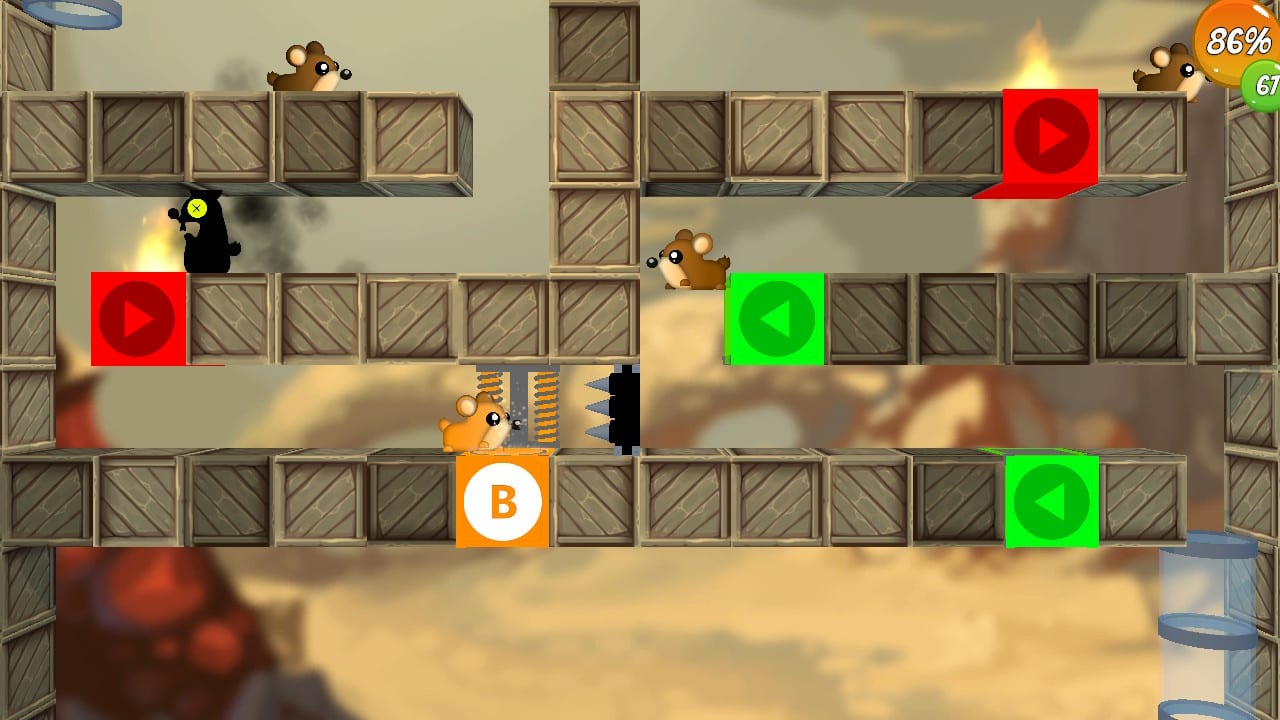Toggle the bottom-right green left-arrow block
The image size is (1280, 720).
pos(1052,501)
